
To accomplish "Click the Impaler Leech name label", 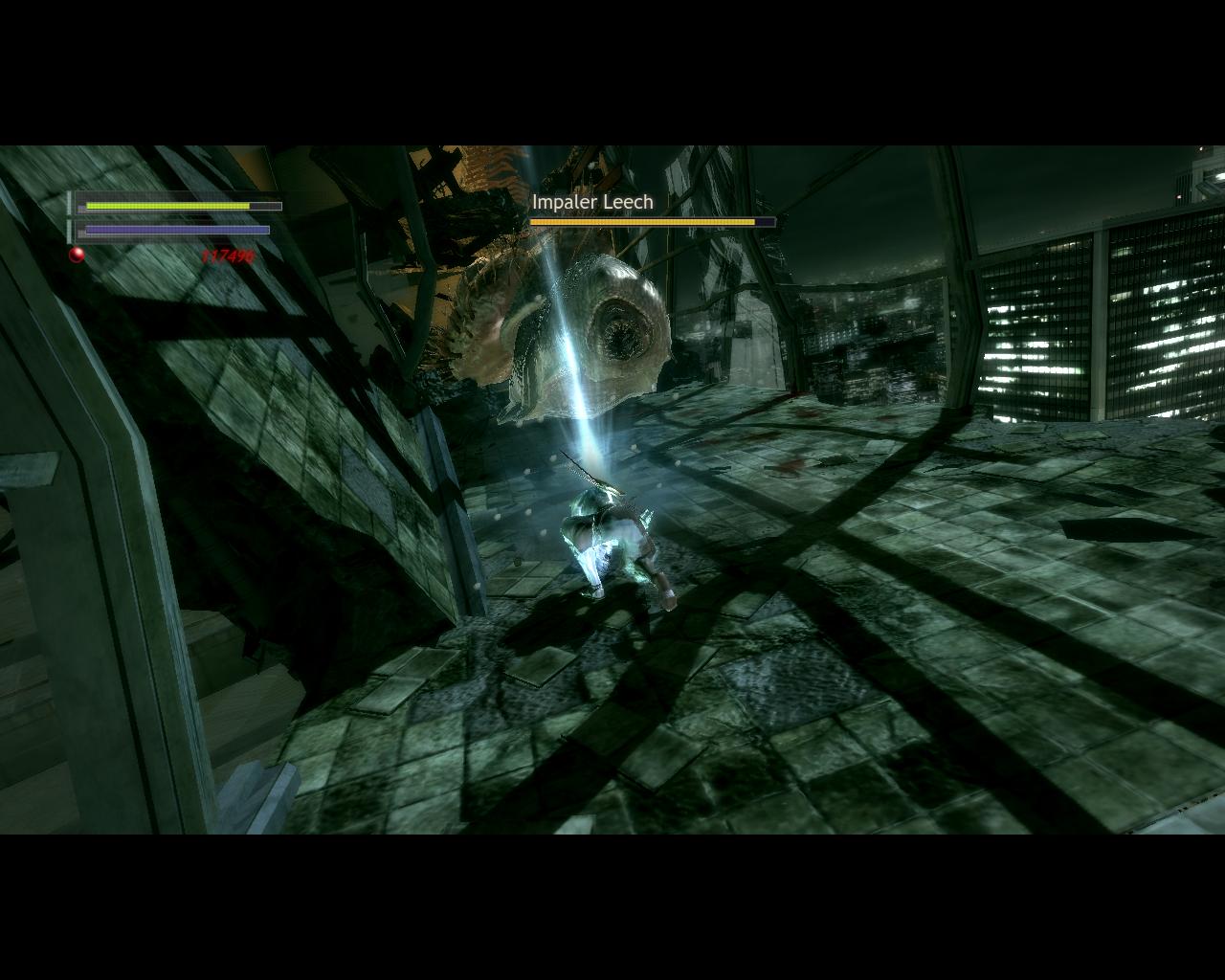I will click(591, 202).
